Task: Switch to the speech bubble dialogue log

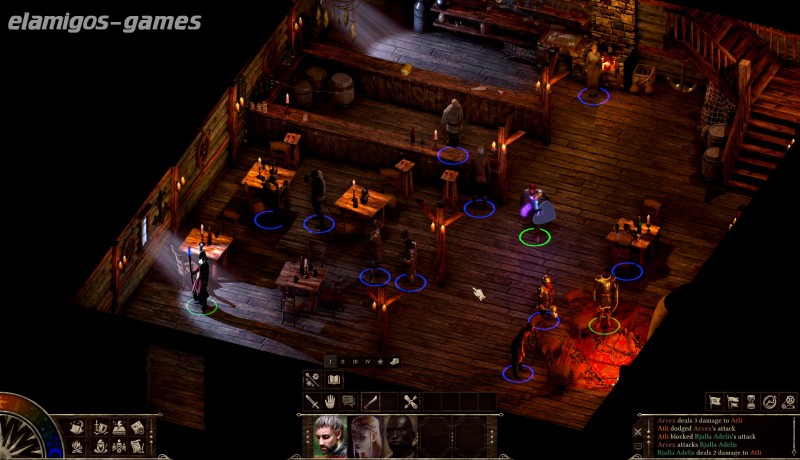Action: point(637,446)
